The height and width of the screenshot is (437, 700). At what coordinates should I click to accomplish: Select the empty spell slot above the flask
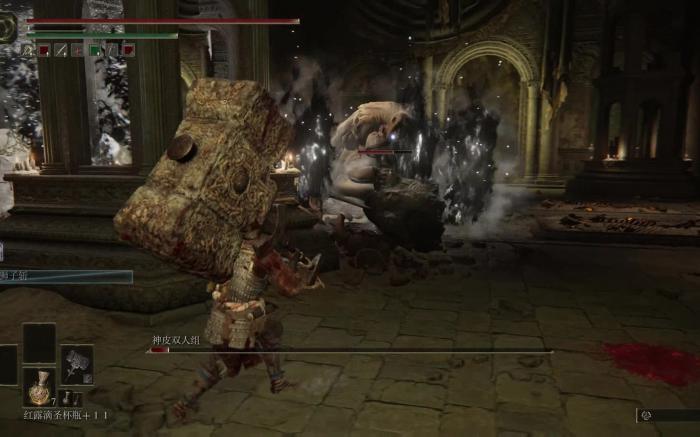40,343
